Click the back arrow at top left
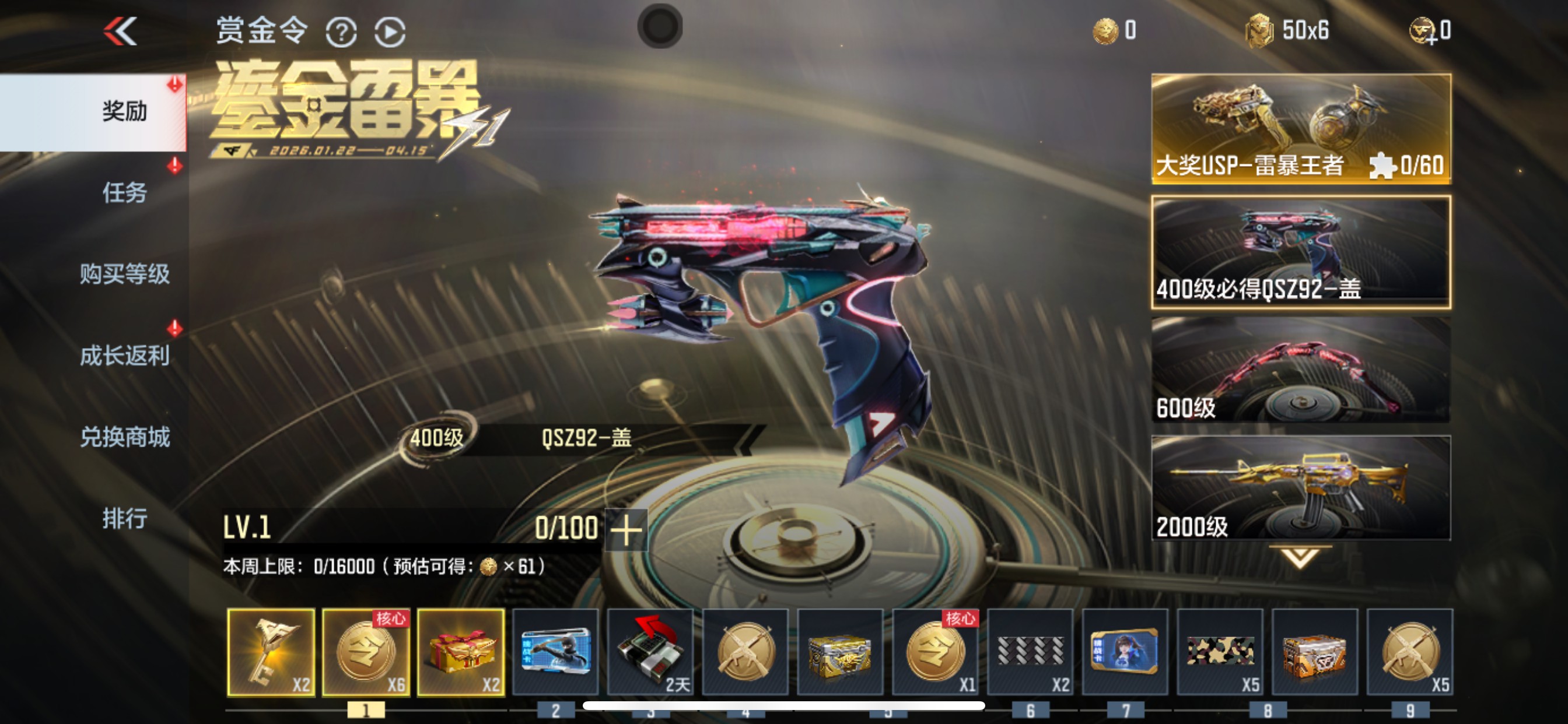Screen dimensions: 1568x724 coord(121,31)
